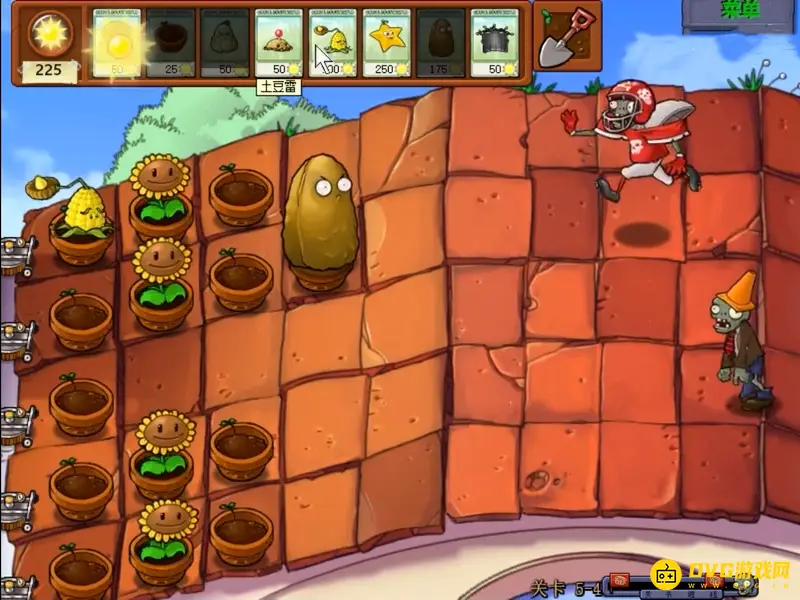Select the Squash seed packet
Image resolution: width=800 pixels, height=600 pixels.
tap(225, 43)
